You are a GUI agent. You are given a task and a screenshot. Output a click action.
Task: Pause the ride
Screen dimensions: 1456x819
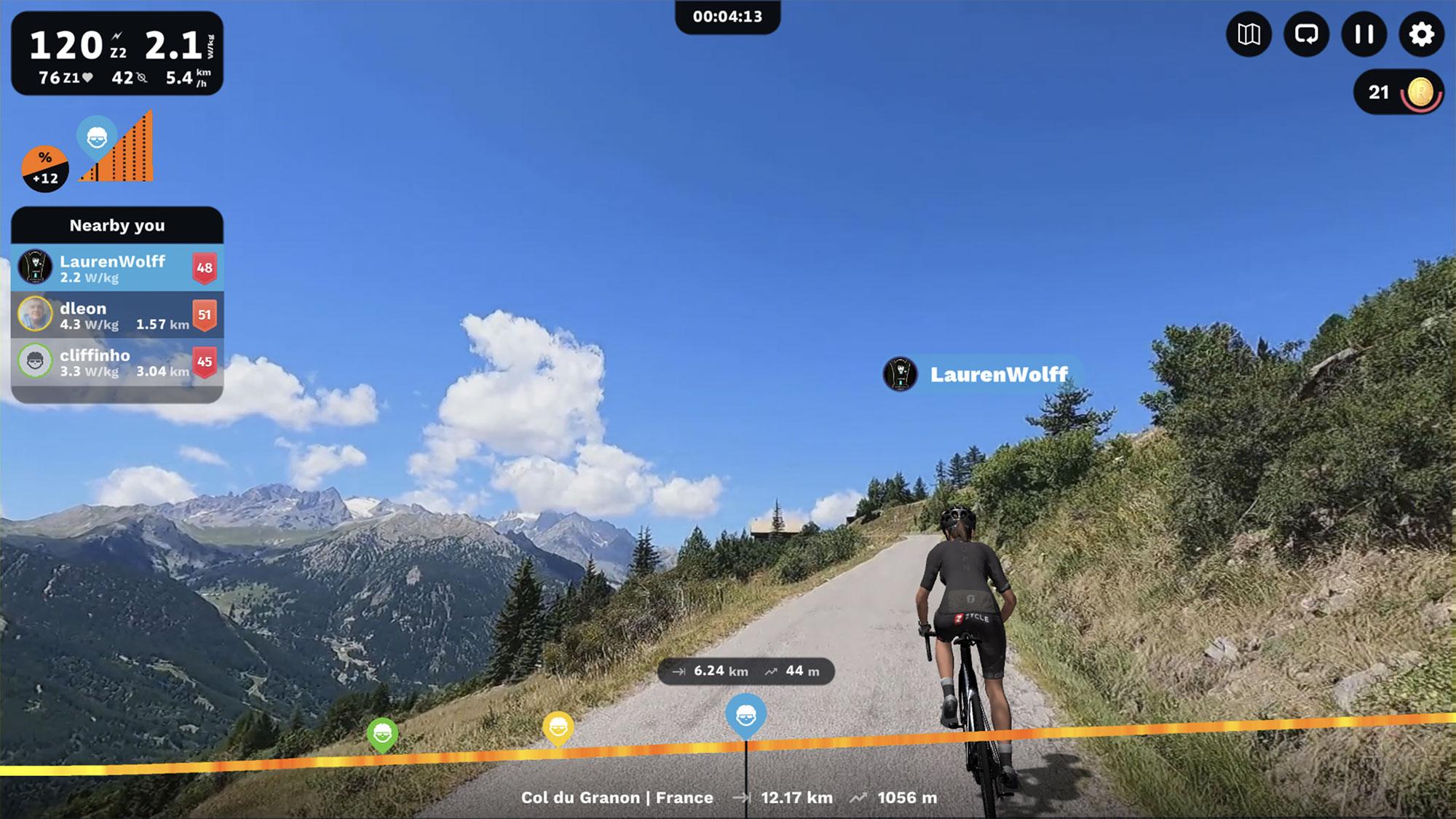[1364, 34]
